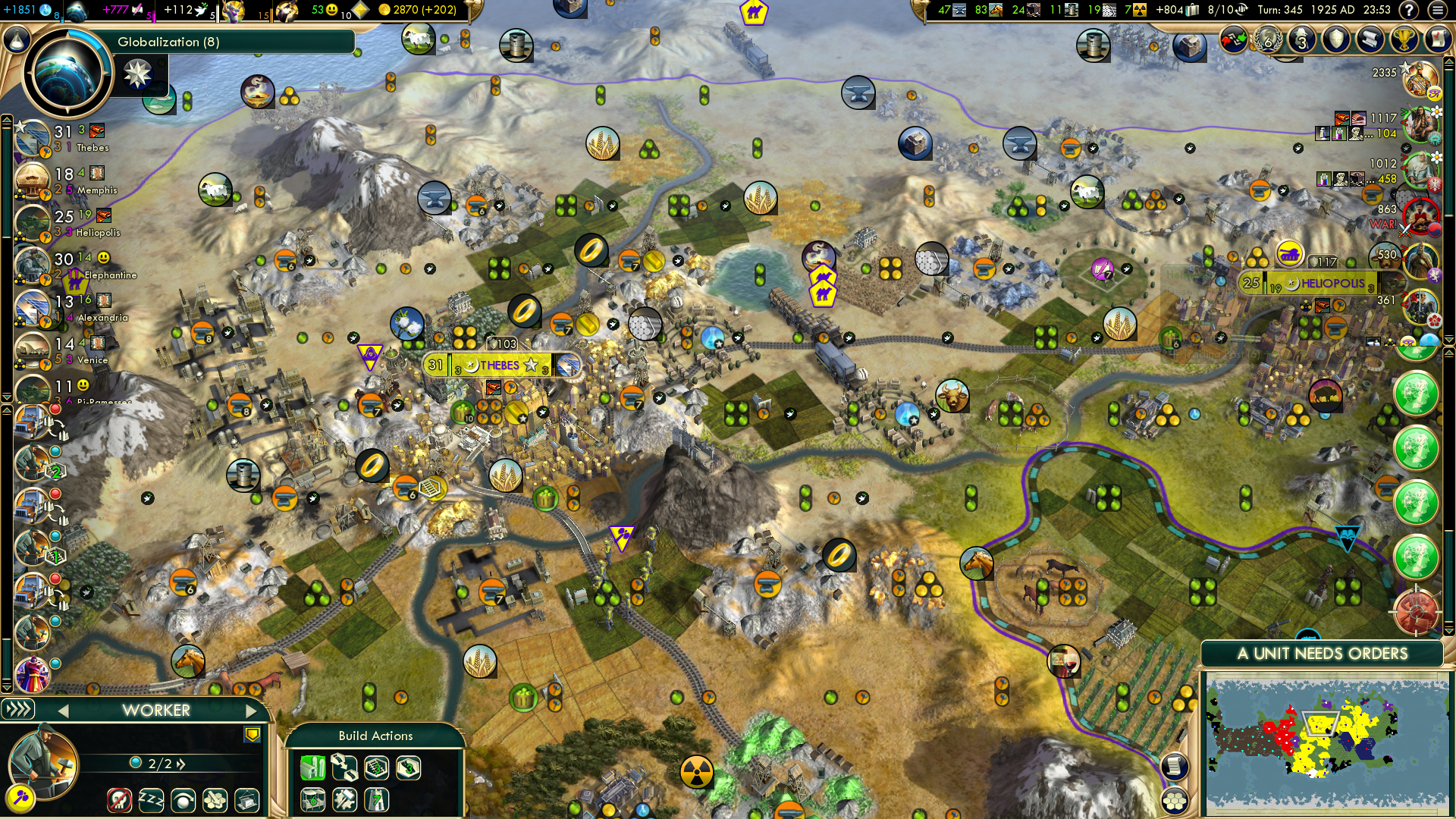
Task: Expand the unit cycle panel with the chevrons
Action: coord(18,710)
